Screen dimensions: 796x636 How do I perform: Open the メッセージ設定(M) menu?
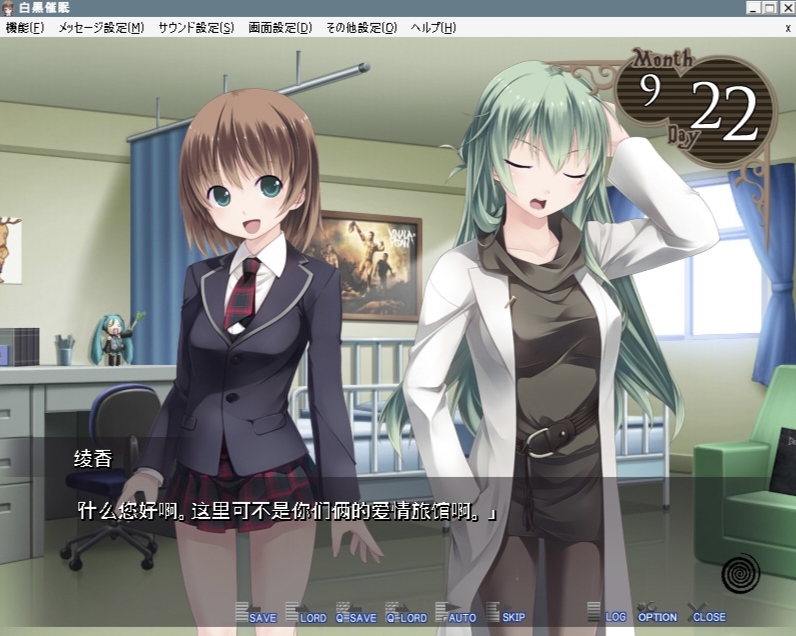(x=101, y=28)
